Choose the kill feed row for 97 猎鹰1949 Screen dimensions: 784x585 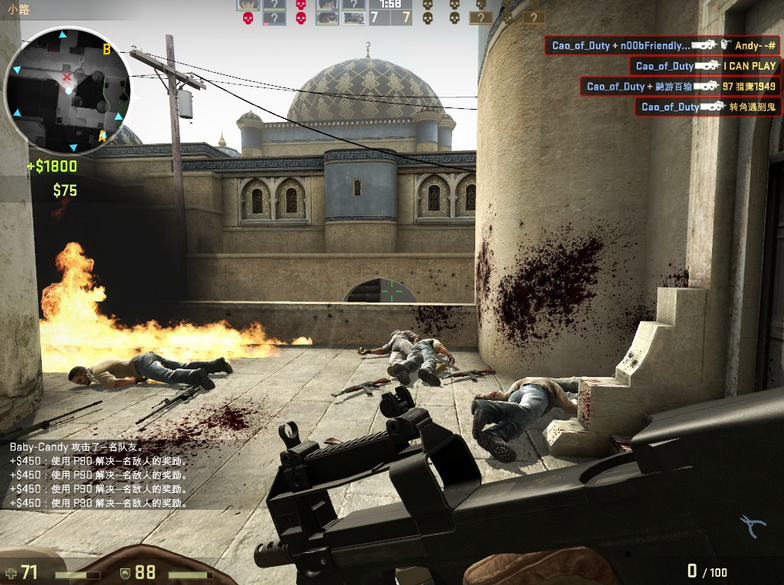coord(680,87)
